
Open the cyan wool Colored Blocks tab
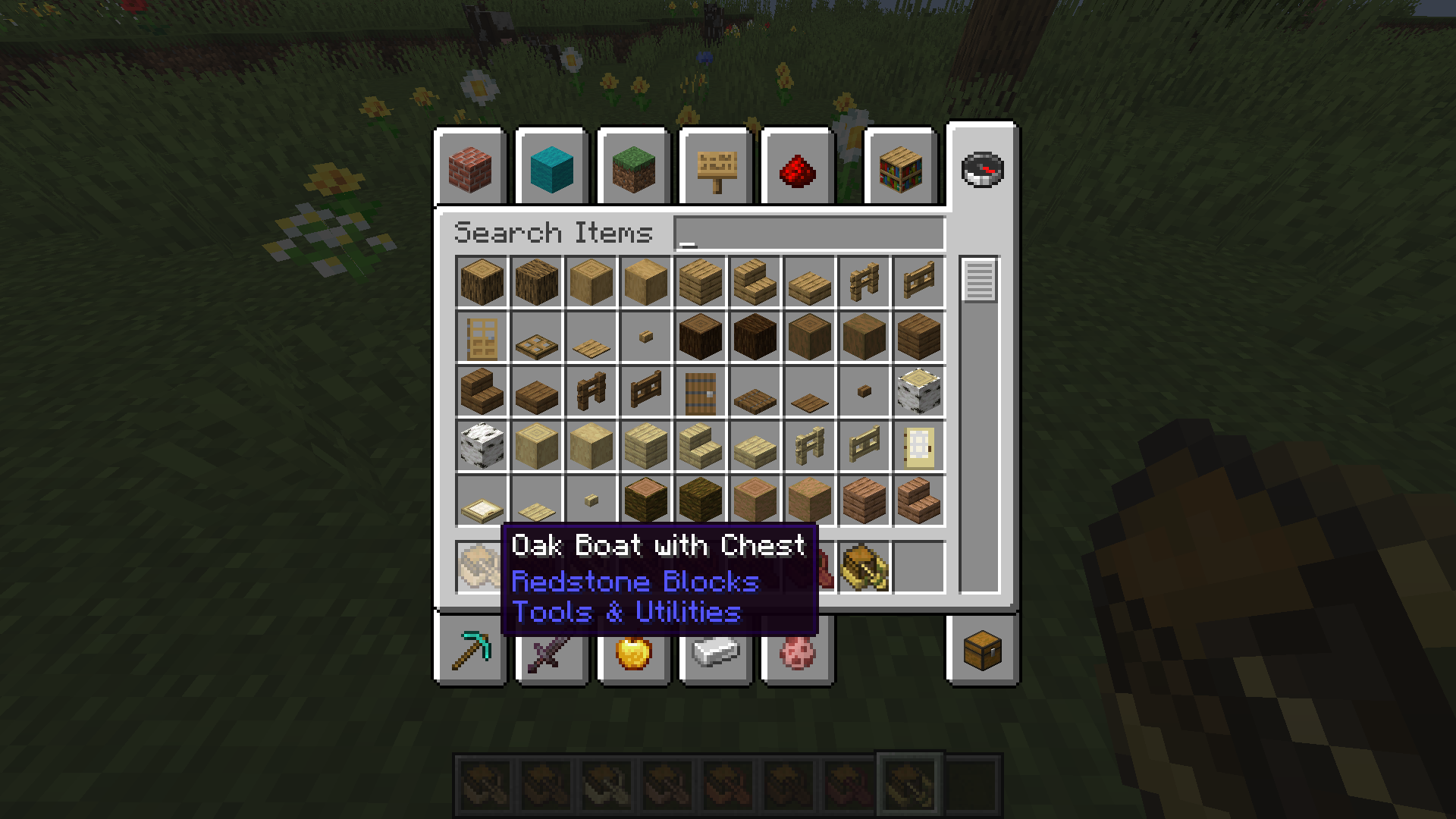tap(552, 168)
